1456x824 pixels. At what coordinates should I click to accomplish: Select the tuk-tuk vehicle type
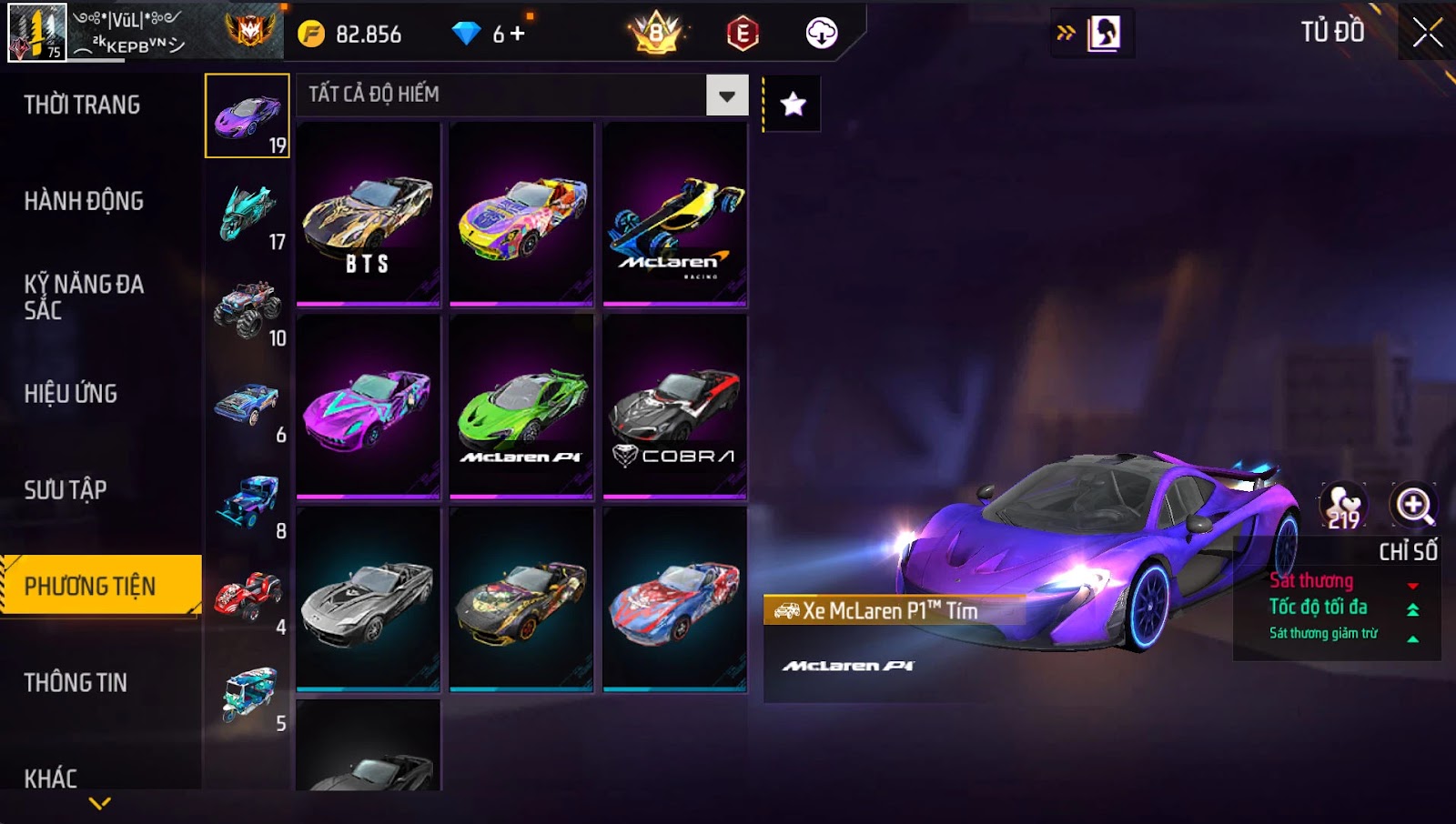click(x=248, y=695)
